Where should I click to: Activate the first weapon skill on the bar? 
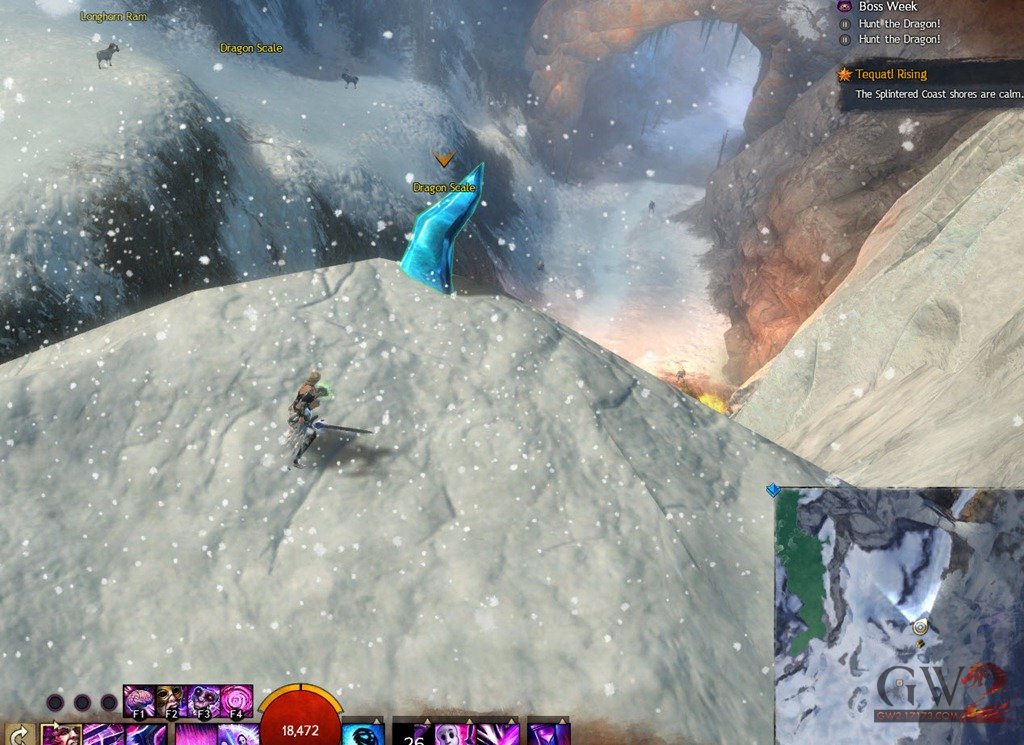tap(60, 735)
